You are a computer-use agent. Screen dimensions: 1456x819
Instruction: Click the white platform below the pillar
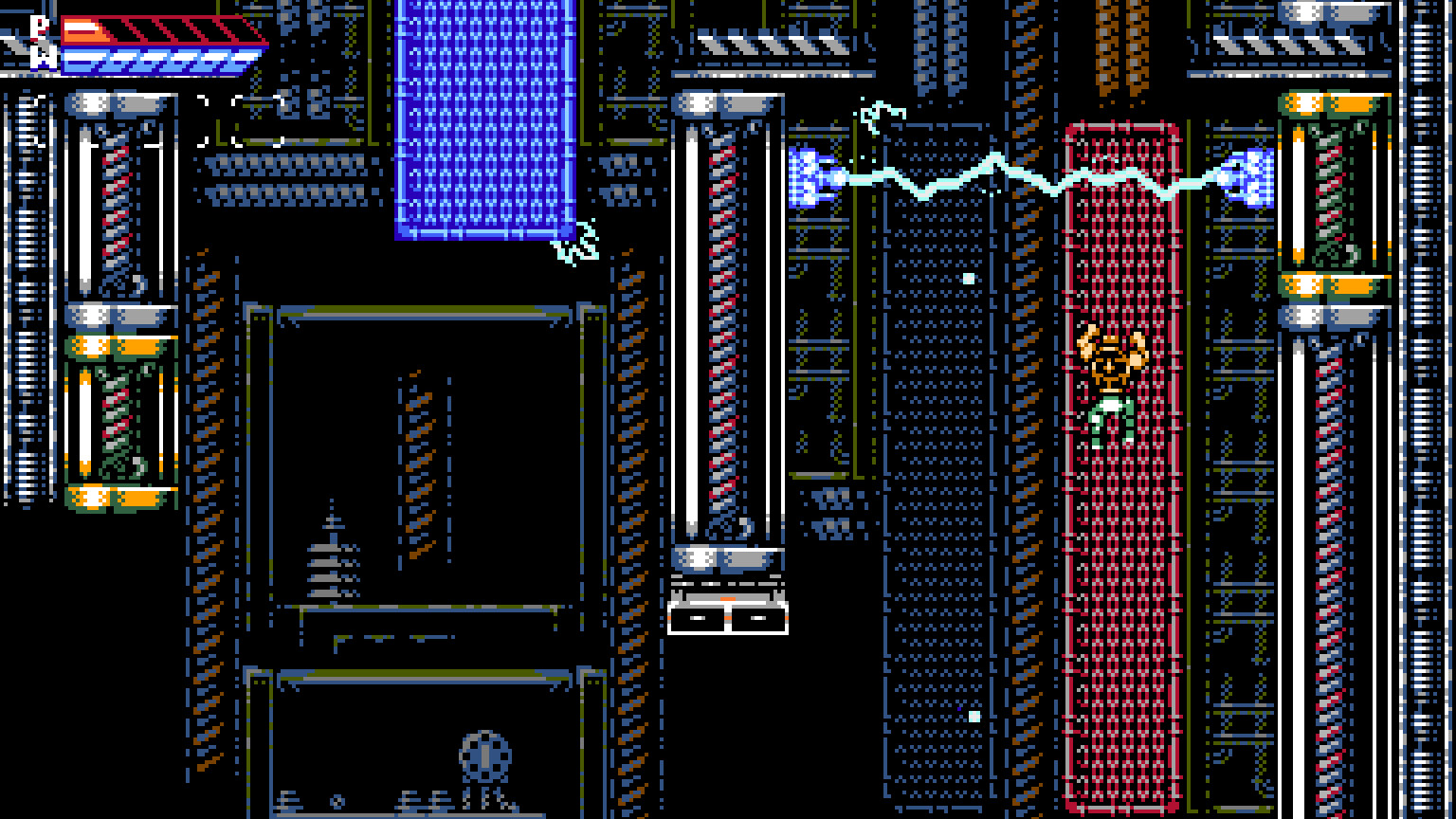pos(730,616)
